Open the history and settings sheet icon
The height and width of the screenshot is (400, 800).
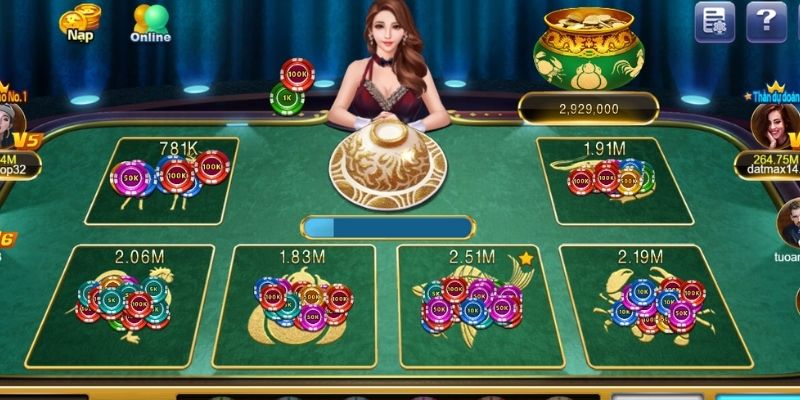[x=714, y=21]
